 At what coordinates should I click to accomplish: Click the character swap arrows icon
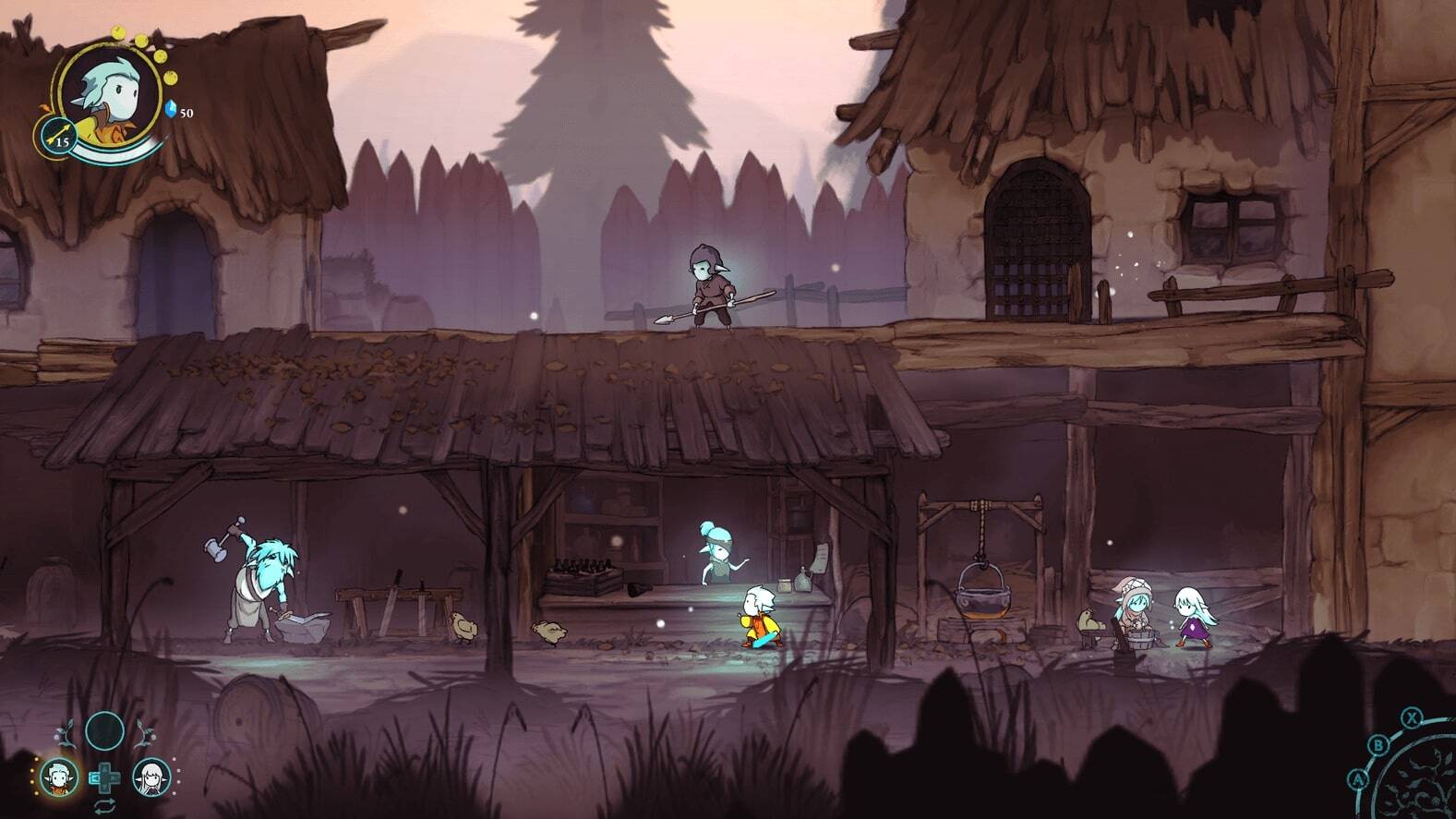104,807
